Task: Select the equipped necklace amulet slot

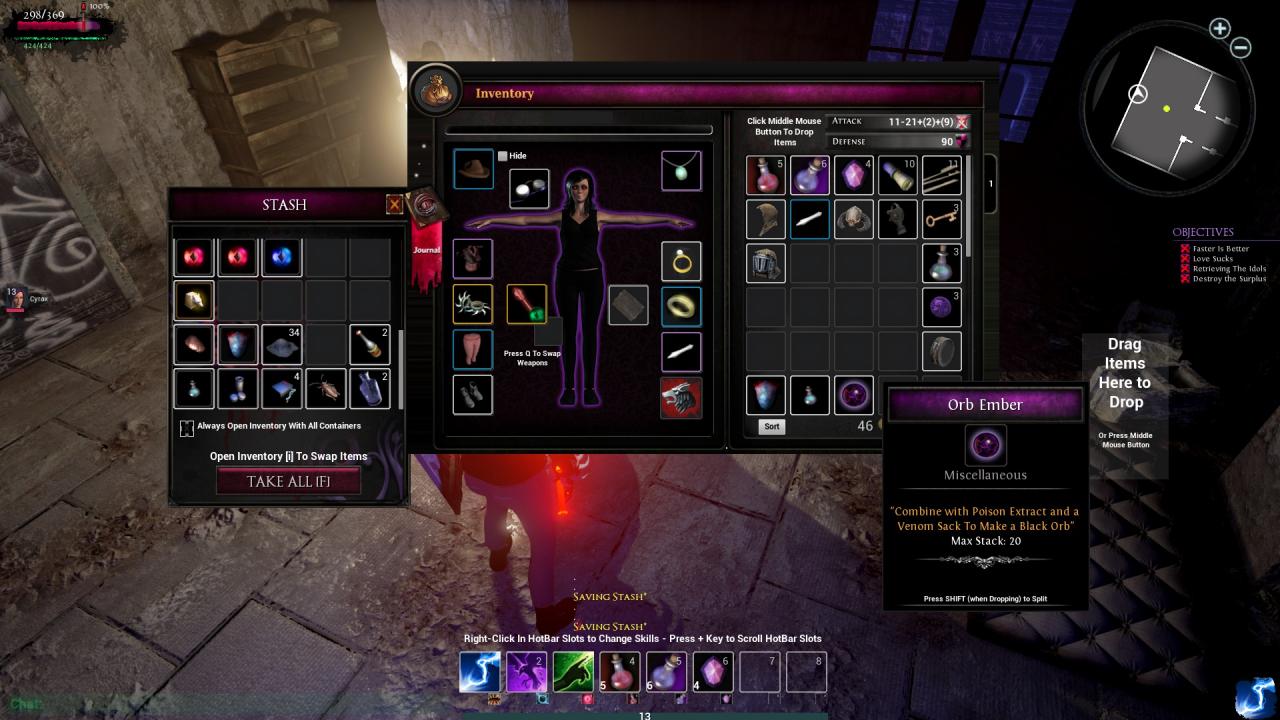Action: click(681, 171)
